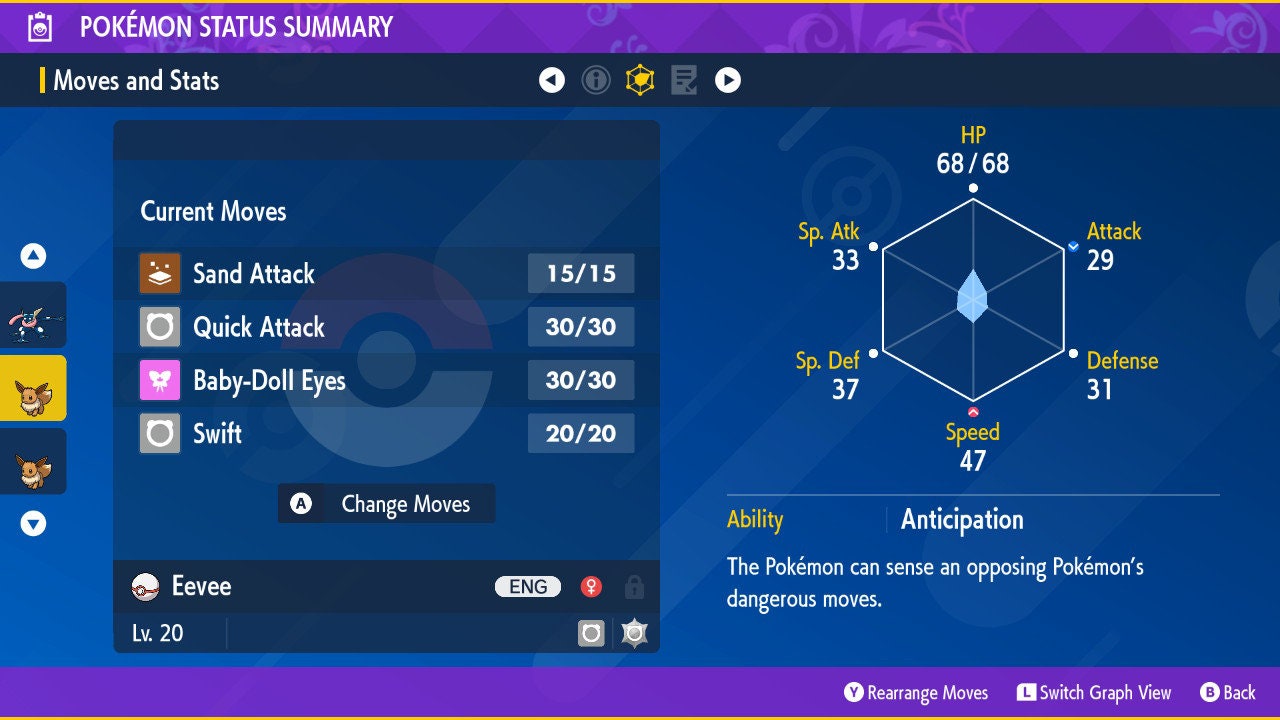Pick the Swift move row

[x=386, y=433]
